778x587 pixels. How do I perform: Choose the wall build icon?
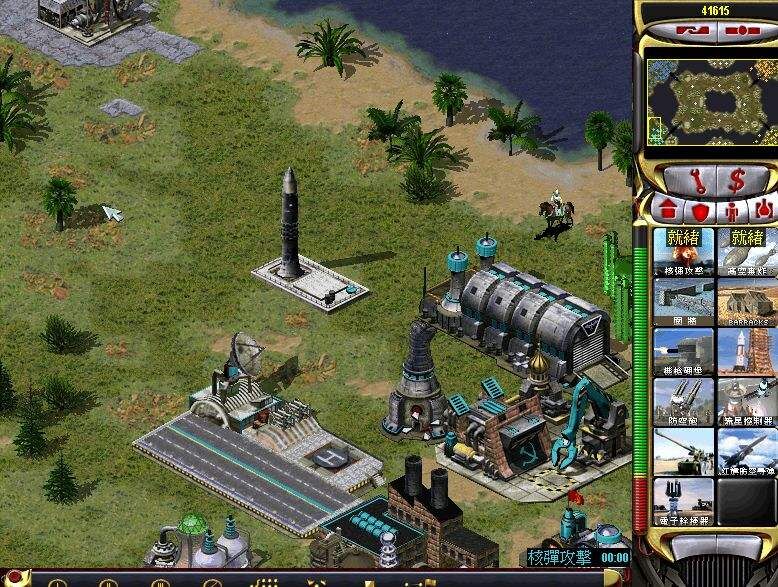[683, 301]
